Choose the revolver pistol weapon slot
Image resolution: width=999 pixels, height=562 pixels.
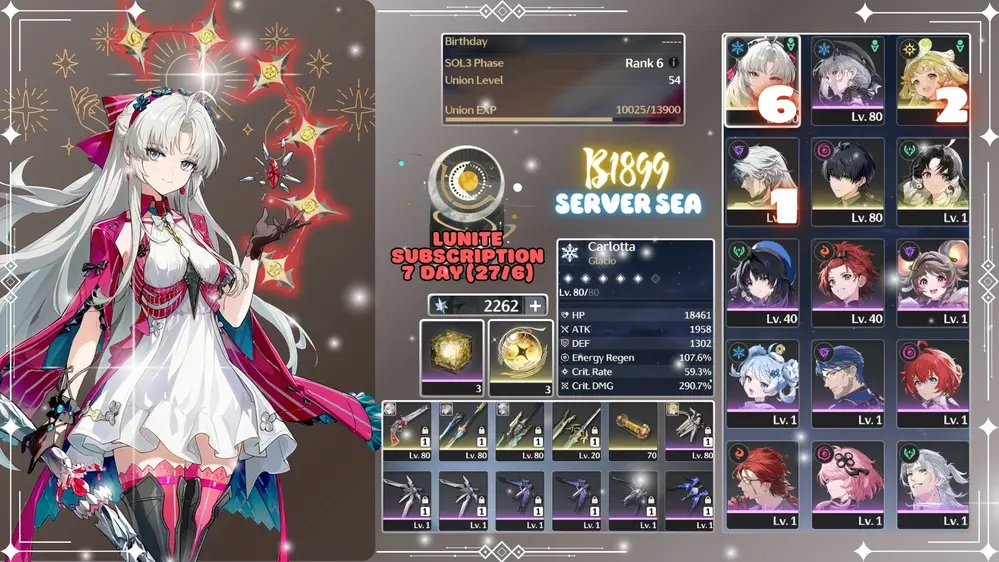click(407, 431)
